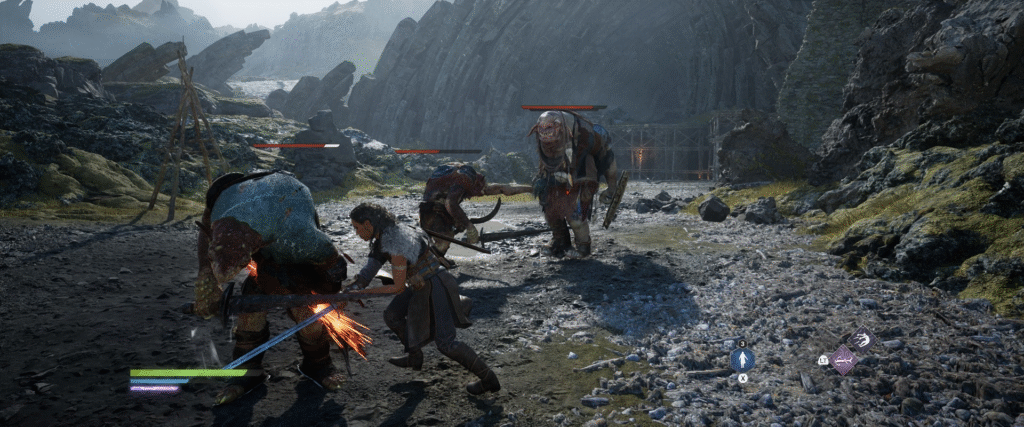This screenshot has width=1024, height=427.
Task: Activate the lower purple diamond weapon ability
Action: tap(844, 360)
